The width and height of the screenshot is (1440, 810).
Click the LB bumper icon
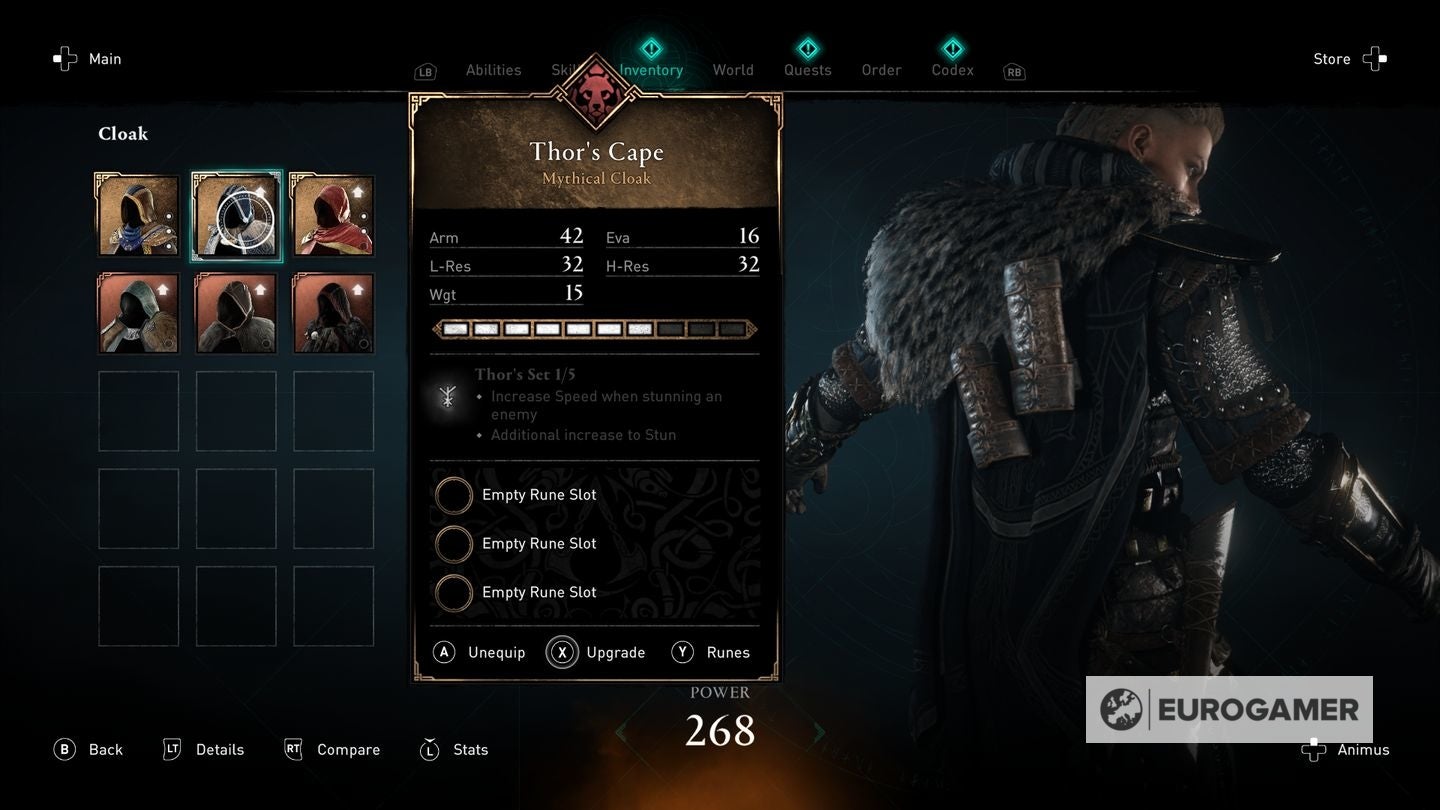click(425, 71)
